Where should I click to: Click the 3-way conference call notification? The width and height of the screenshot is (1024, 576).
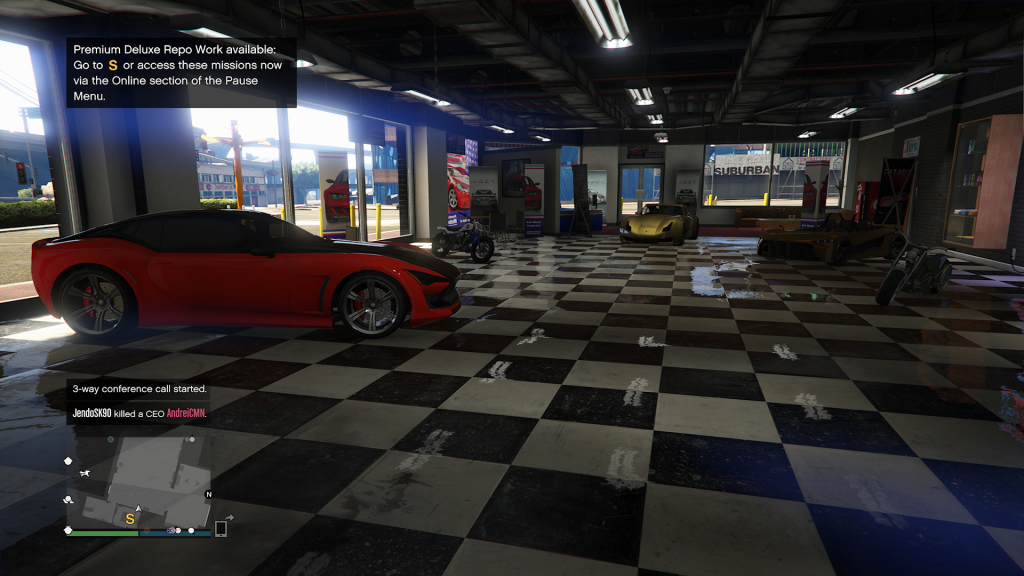(138, 388)
